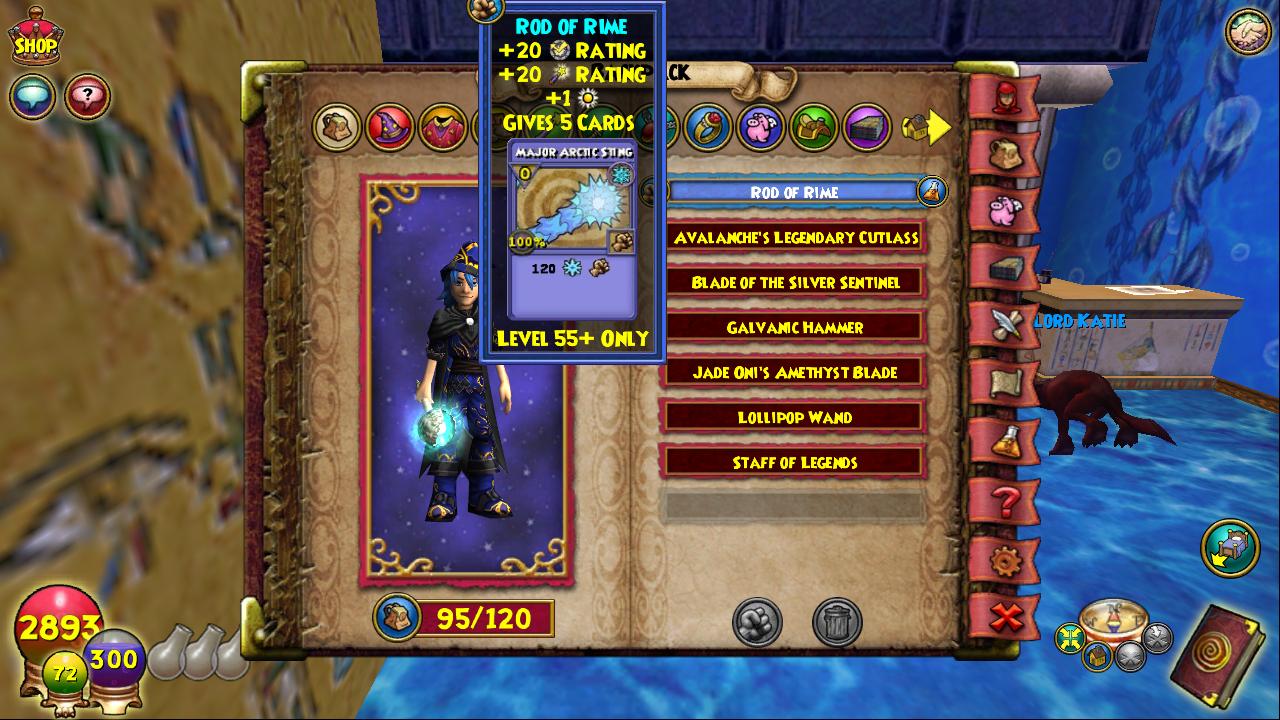Select the Lollipop Wand item

pyautogui.click(x=794, y=417)
